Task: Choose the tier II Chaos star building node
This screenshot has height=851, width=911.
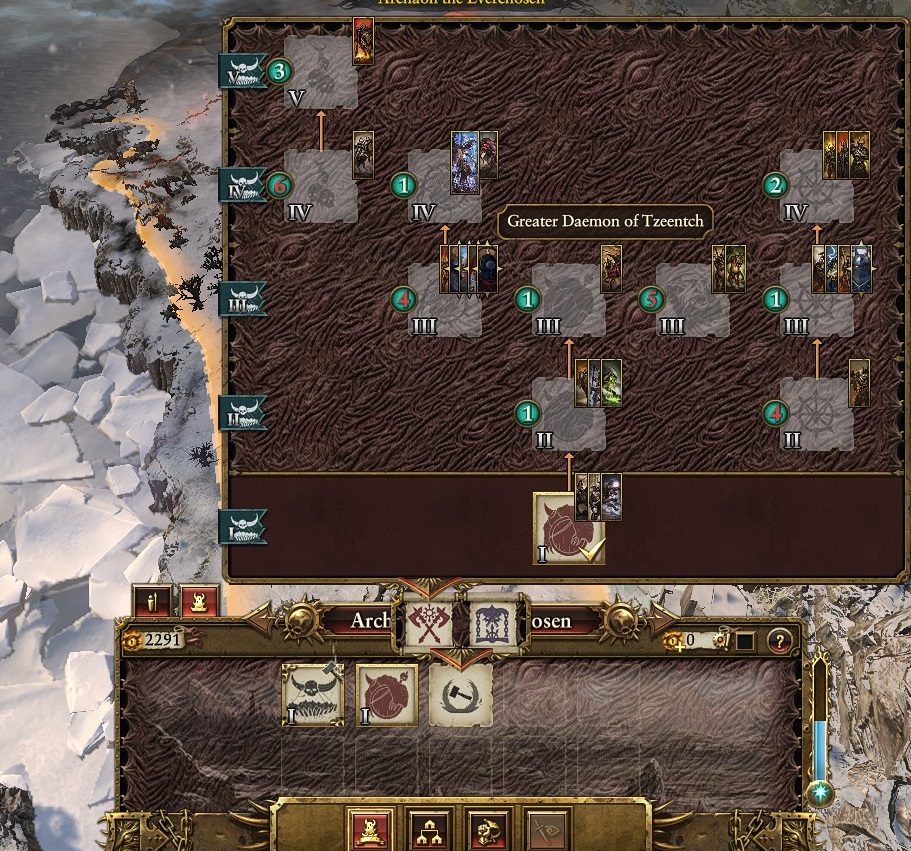Action: [816, 413]
